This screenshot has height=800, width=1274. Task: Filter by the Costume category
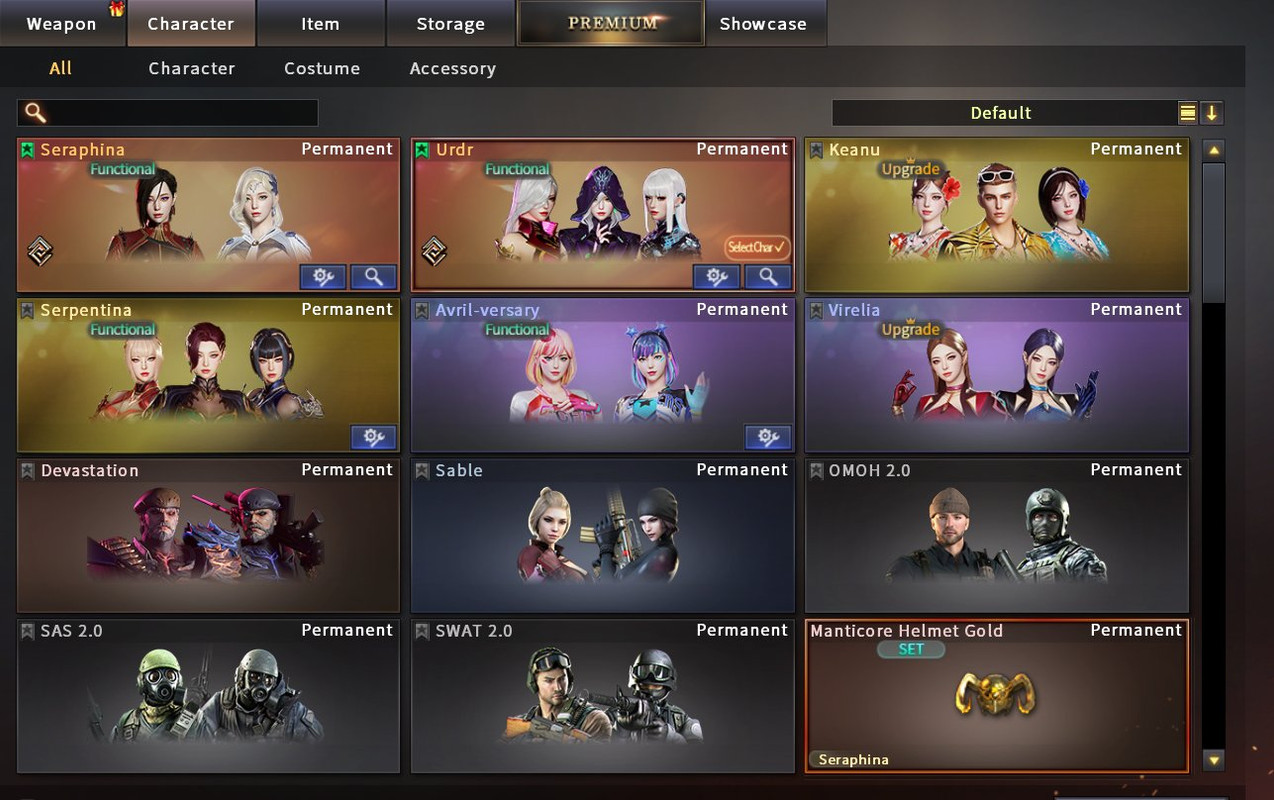pos(322,68)
